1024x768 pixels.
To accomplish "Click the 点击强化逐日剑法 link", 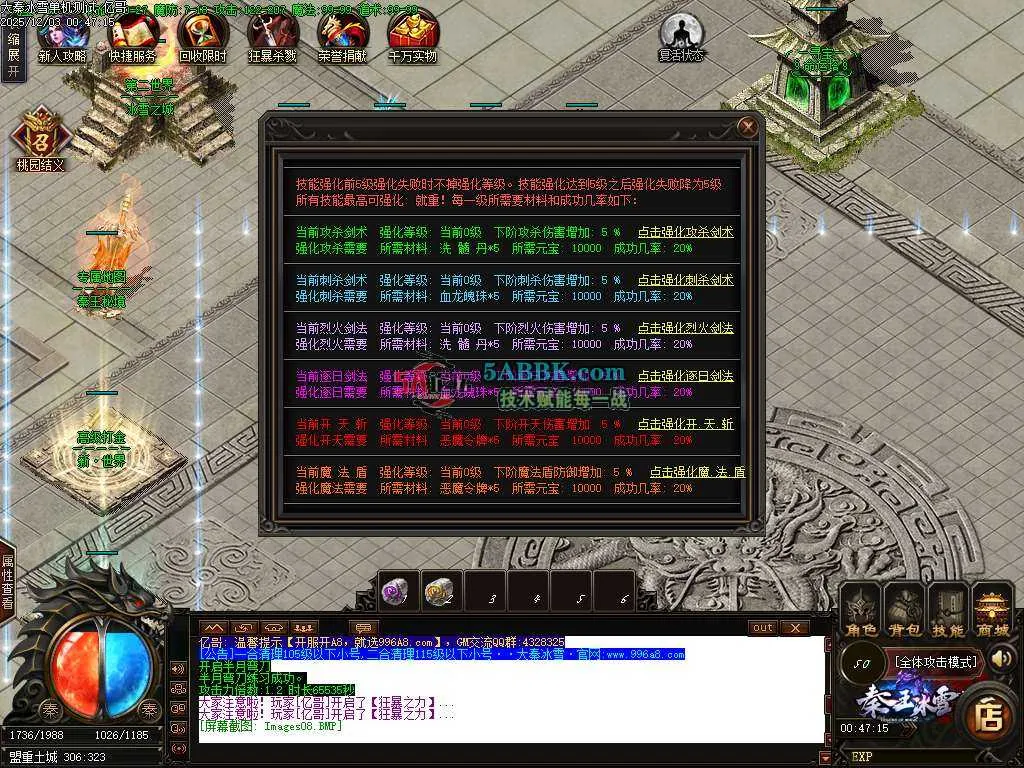I will 685,376.
